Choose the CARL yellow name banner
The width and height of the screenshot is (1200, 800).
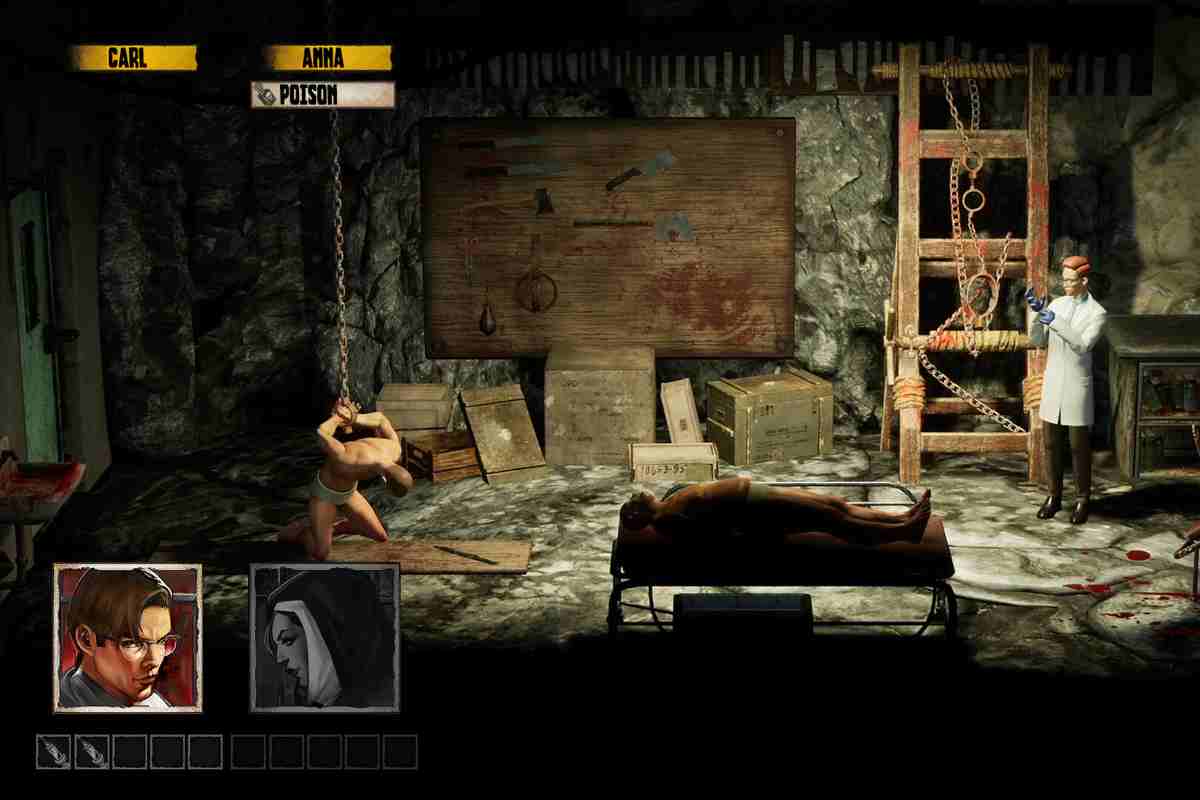click(133, 58)
